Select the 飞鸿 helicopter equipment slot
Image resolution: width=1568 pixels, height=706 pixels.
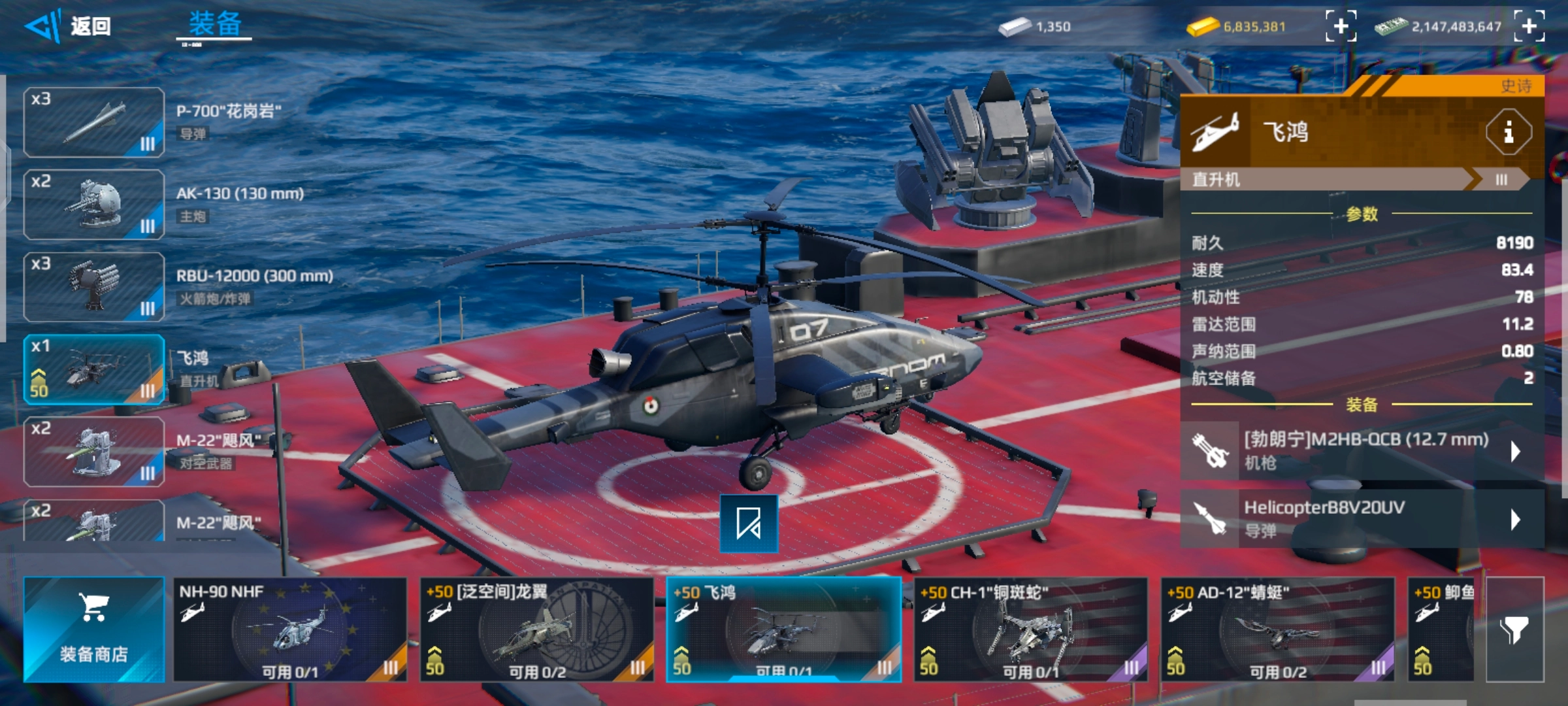point(94,369)
